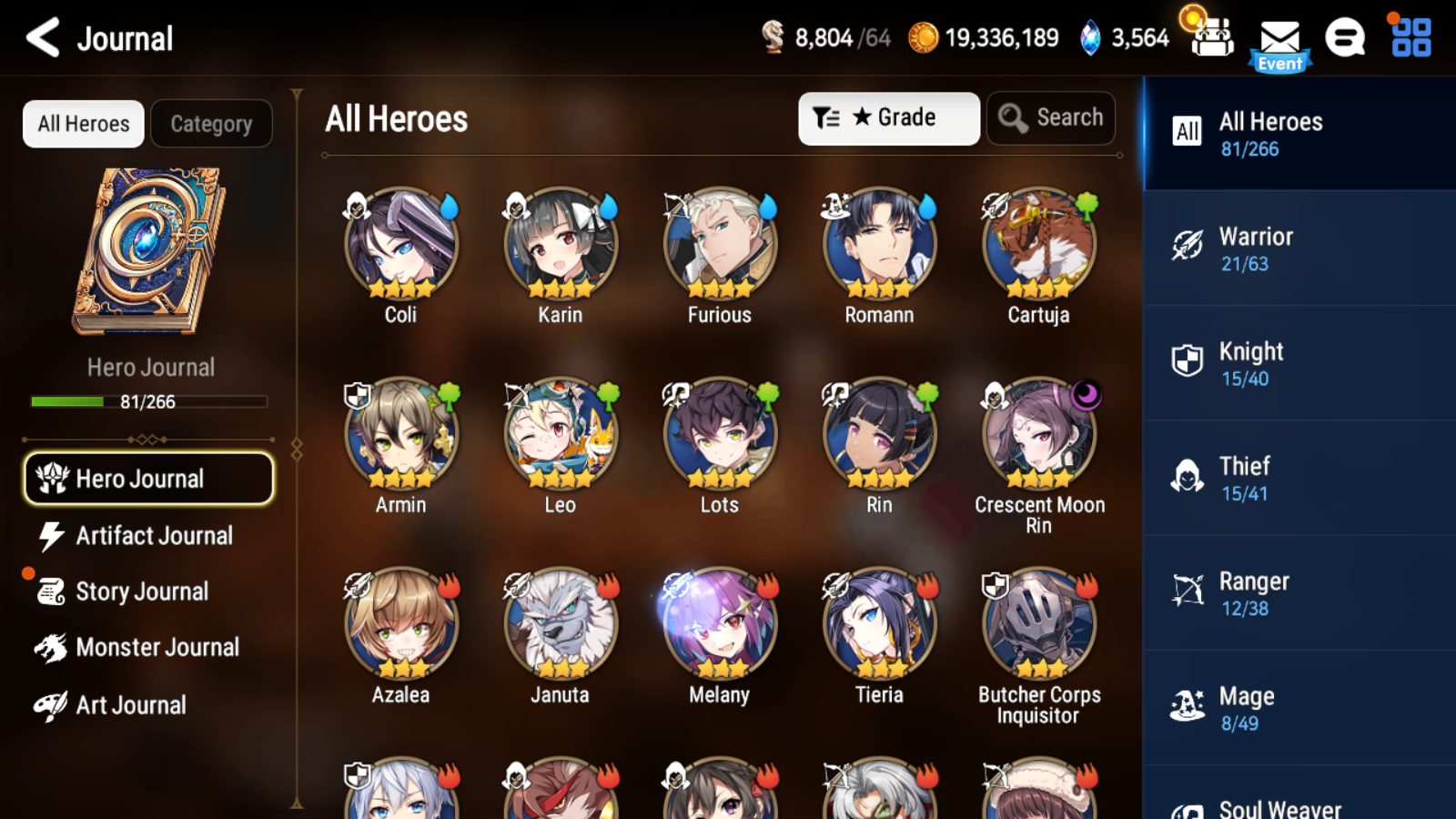
Task: Select the Mage class filter icon
Action: tap(1188, 706)
